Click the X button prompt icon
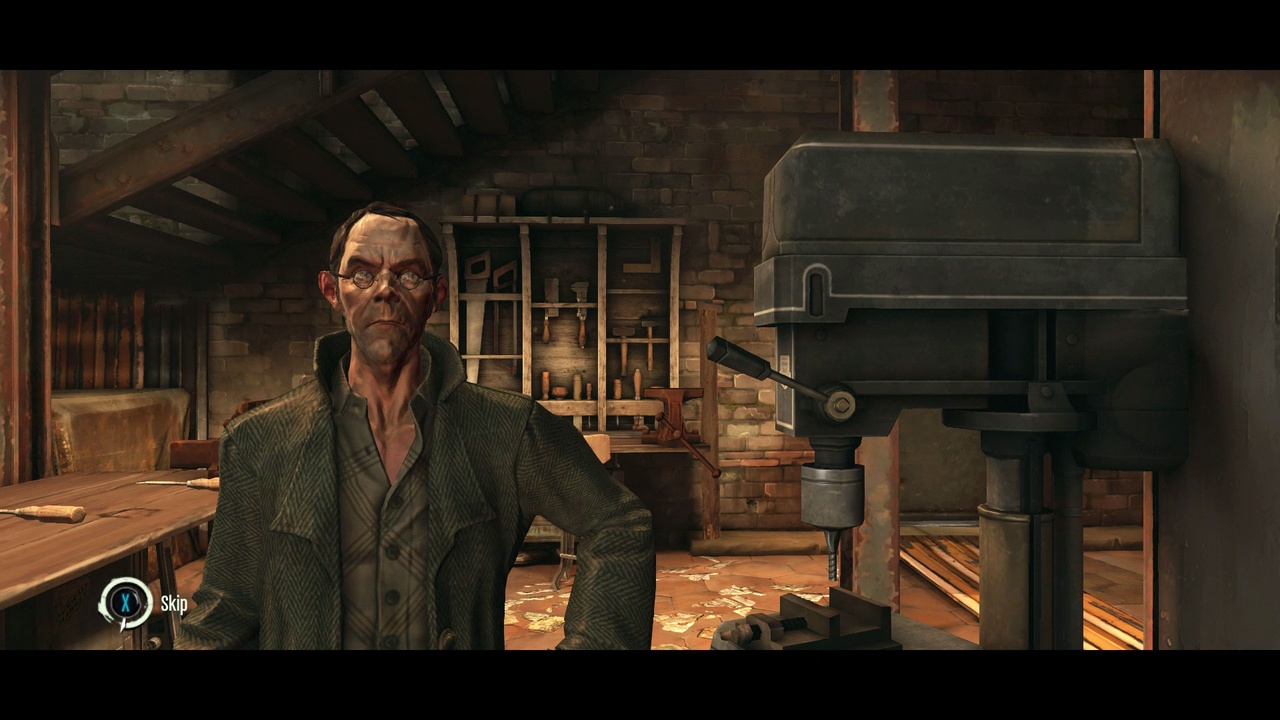 click(x=125, y=602)
